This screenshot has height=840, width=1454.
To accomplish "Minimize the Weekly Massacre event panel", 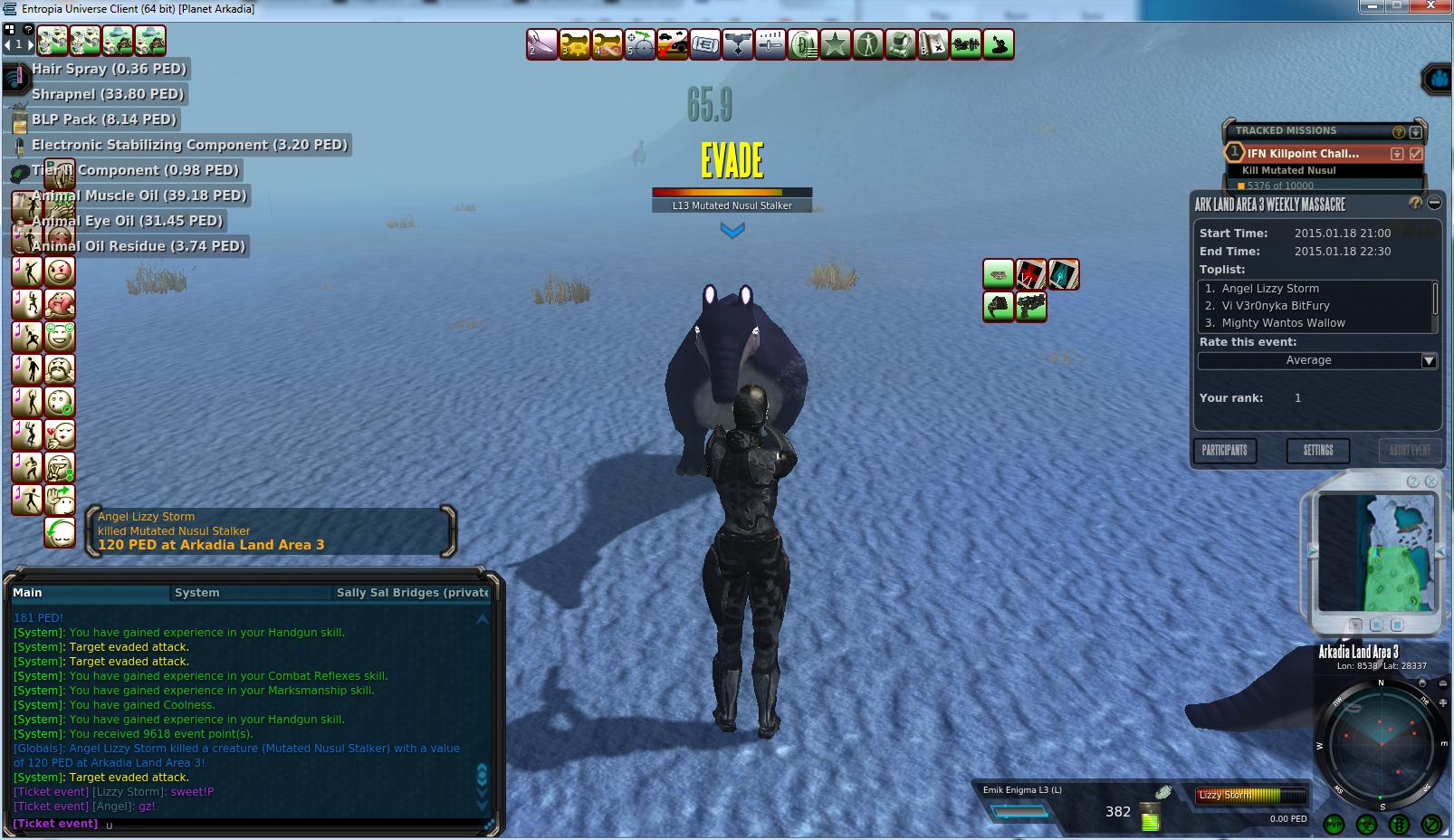I will (1434, 203).
